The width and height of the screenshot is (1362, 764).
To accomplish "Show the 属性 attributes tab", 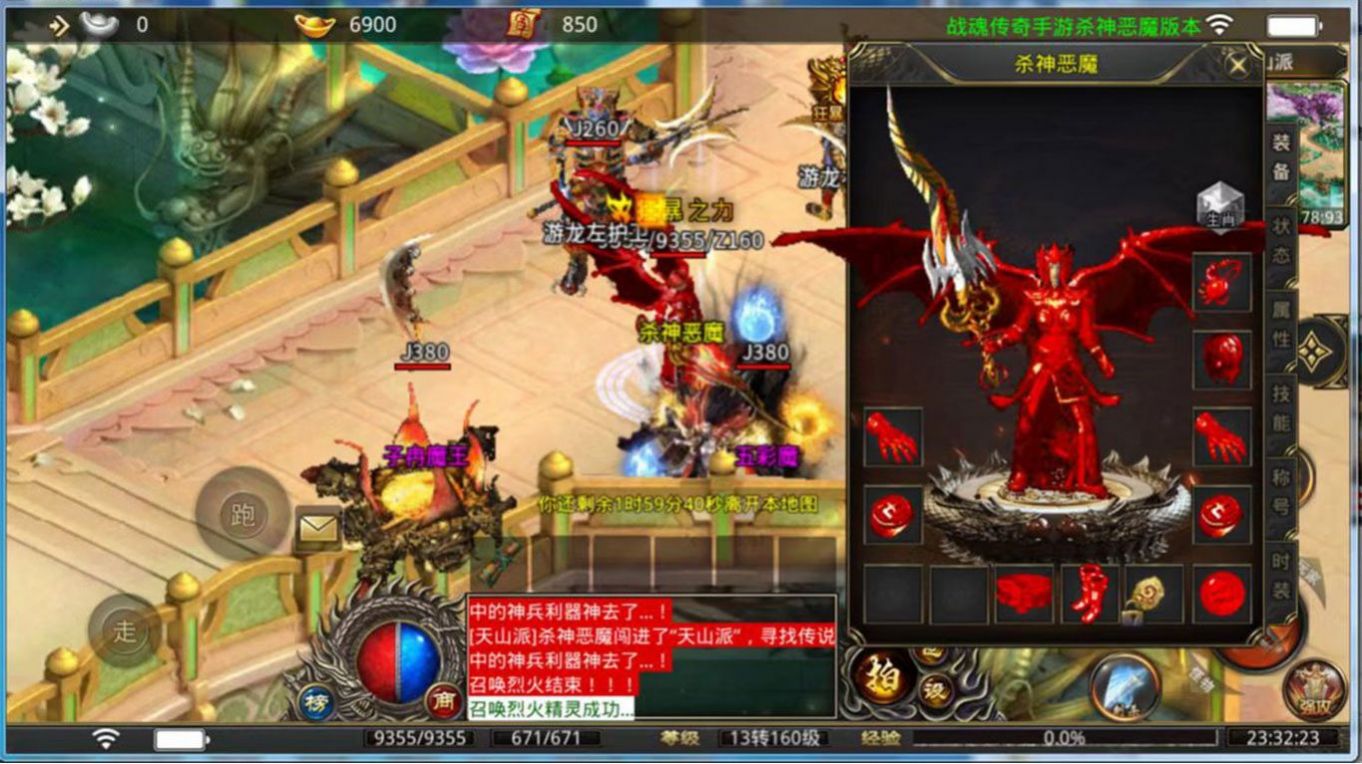I will click(1281, 324).
